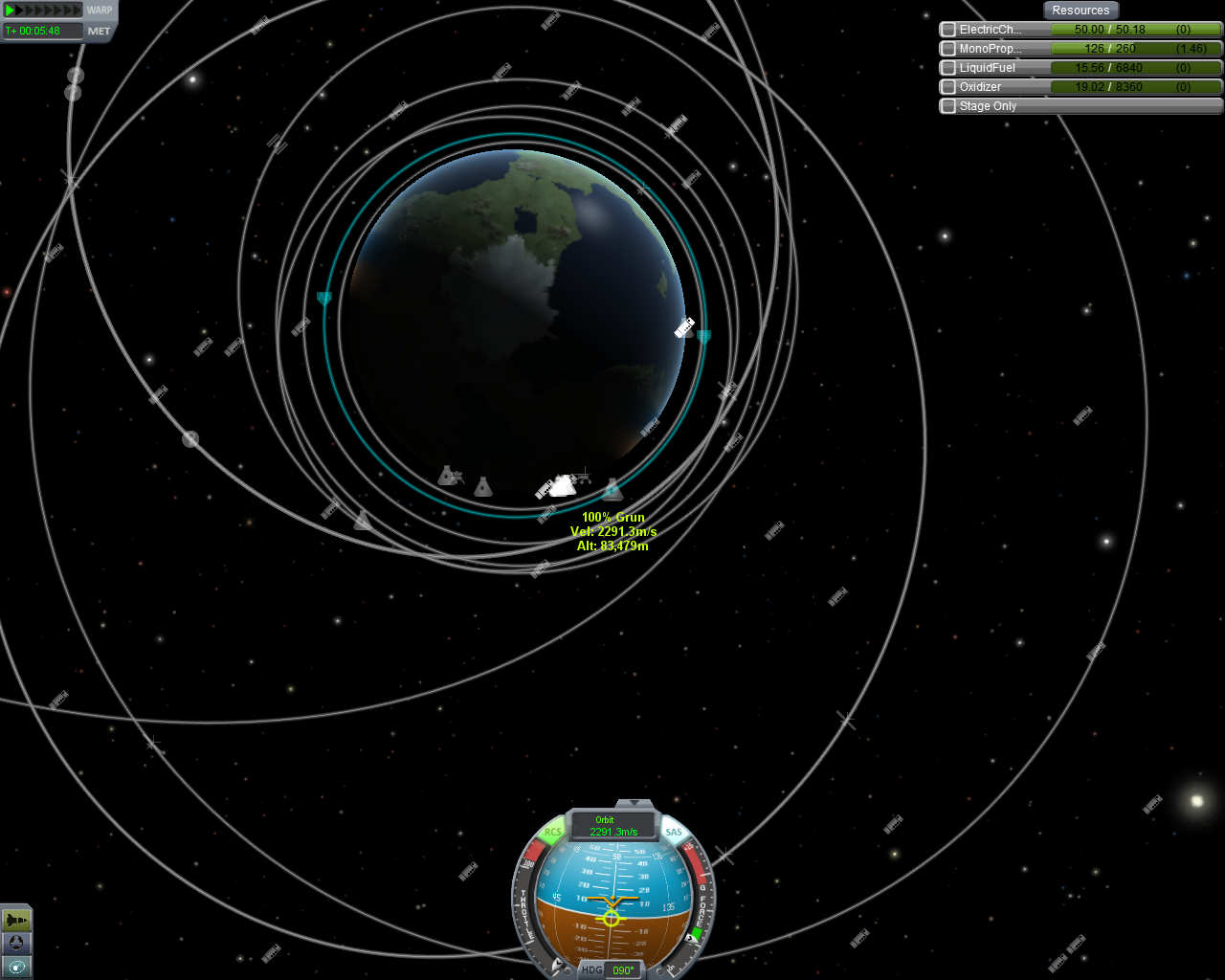Tick the MonoPropellant resource checkbox

point(948,49)
